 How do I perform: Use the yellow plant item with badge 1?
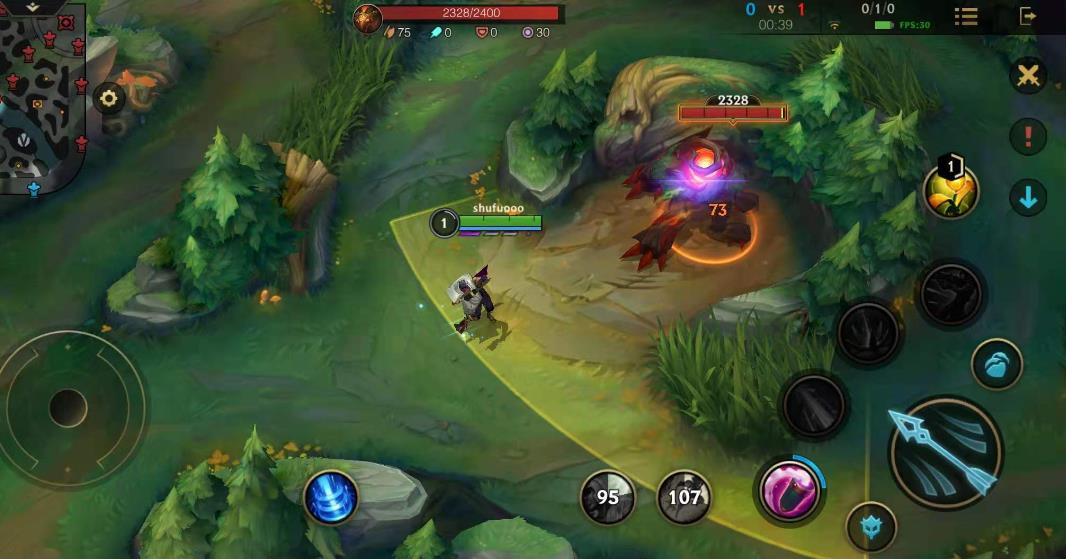[950, 190]
